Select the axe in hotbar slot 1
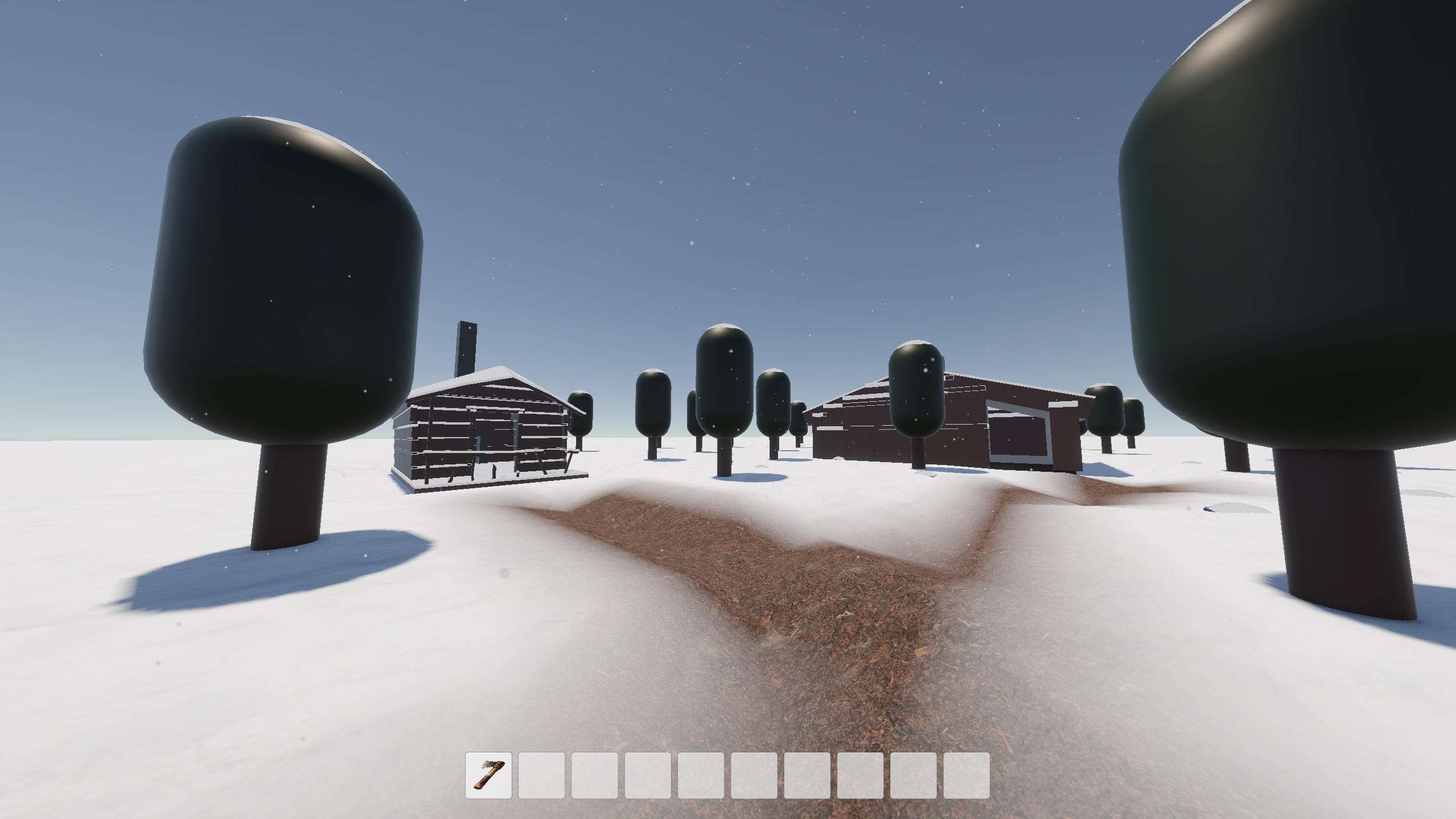Viewport: 1456px width, 819px height. point(488,775)
